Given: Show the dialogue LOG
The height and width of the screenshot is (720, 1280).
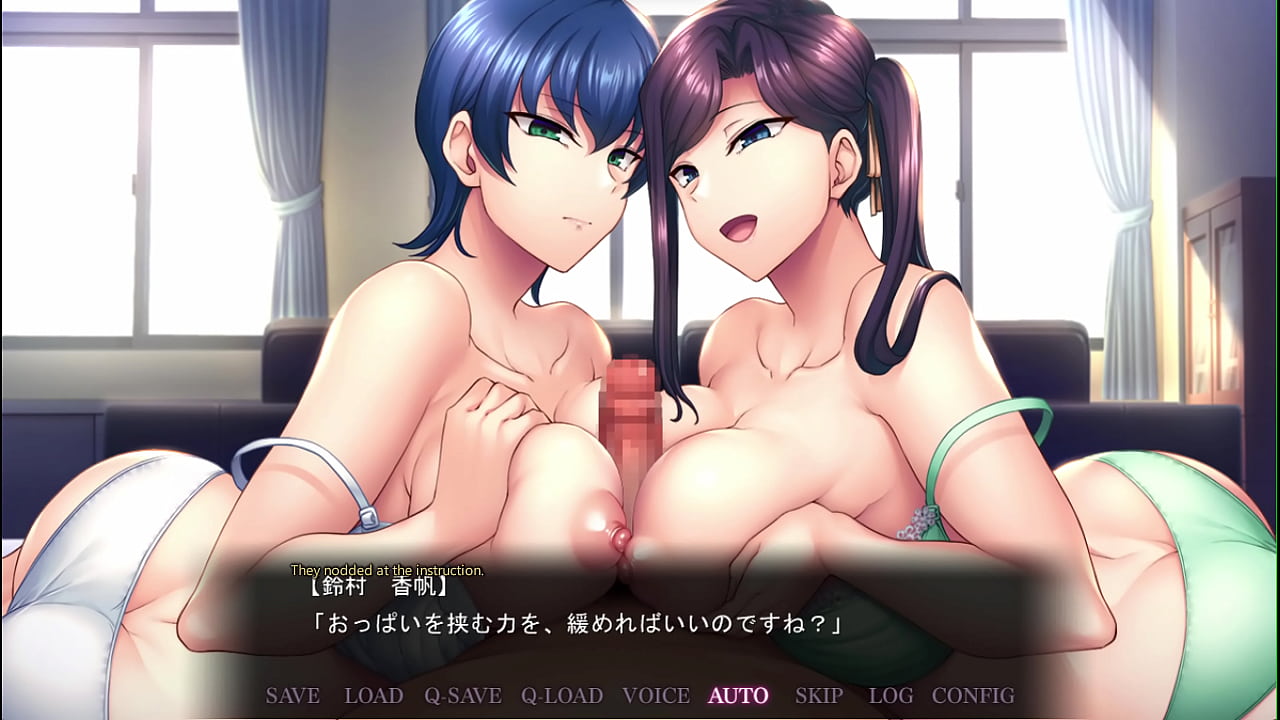Looking at the screenshot, I should click(x=890, y=696).
